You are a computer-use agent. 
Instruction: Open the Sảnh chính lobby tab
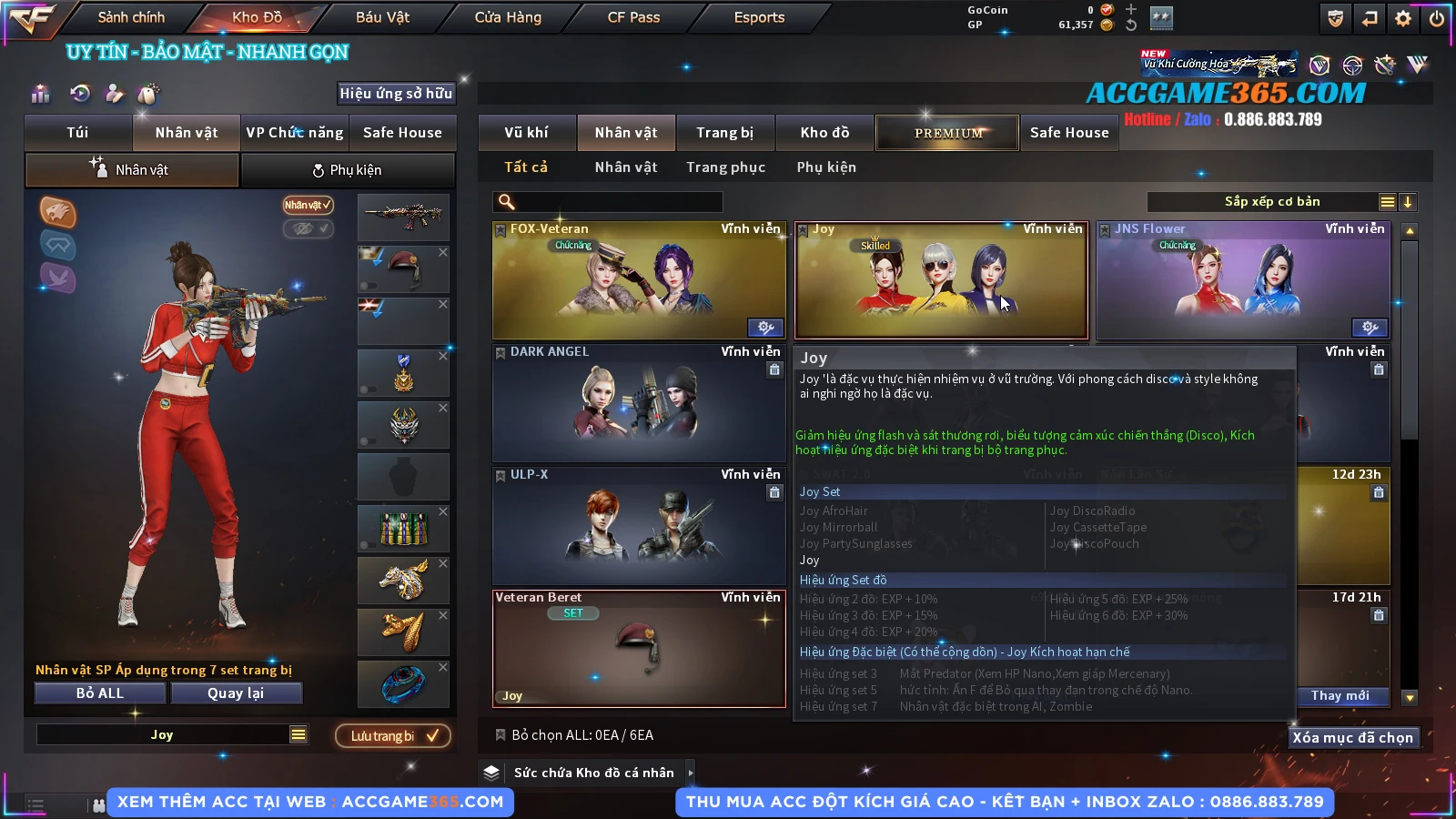pos(131,17)
